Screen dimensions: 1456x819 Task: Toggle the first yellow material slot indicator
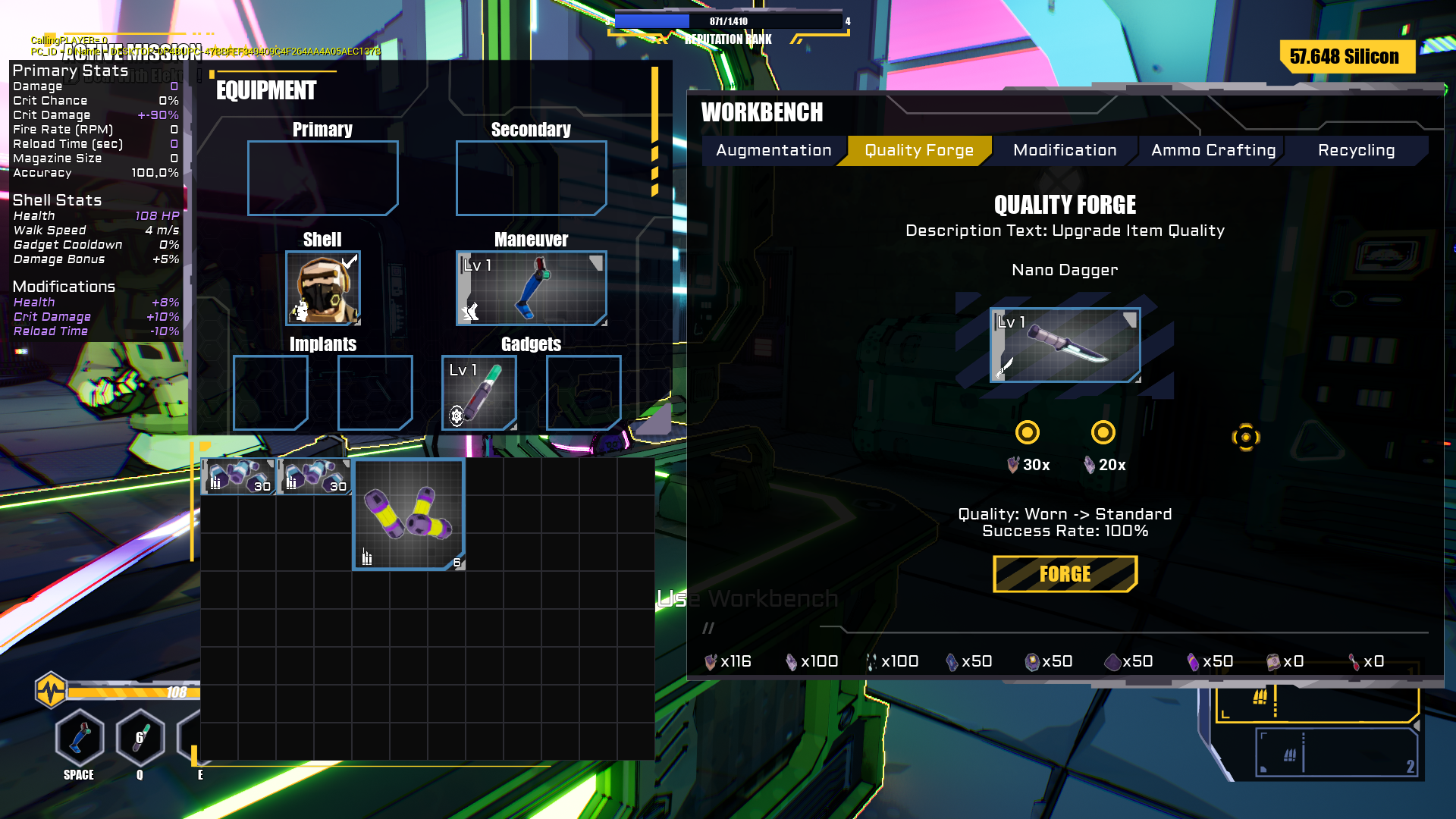click(x=1028, y=432)
